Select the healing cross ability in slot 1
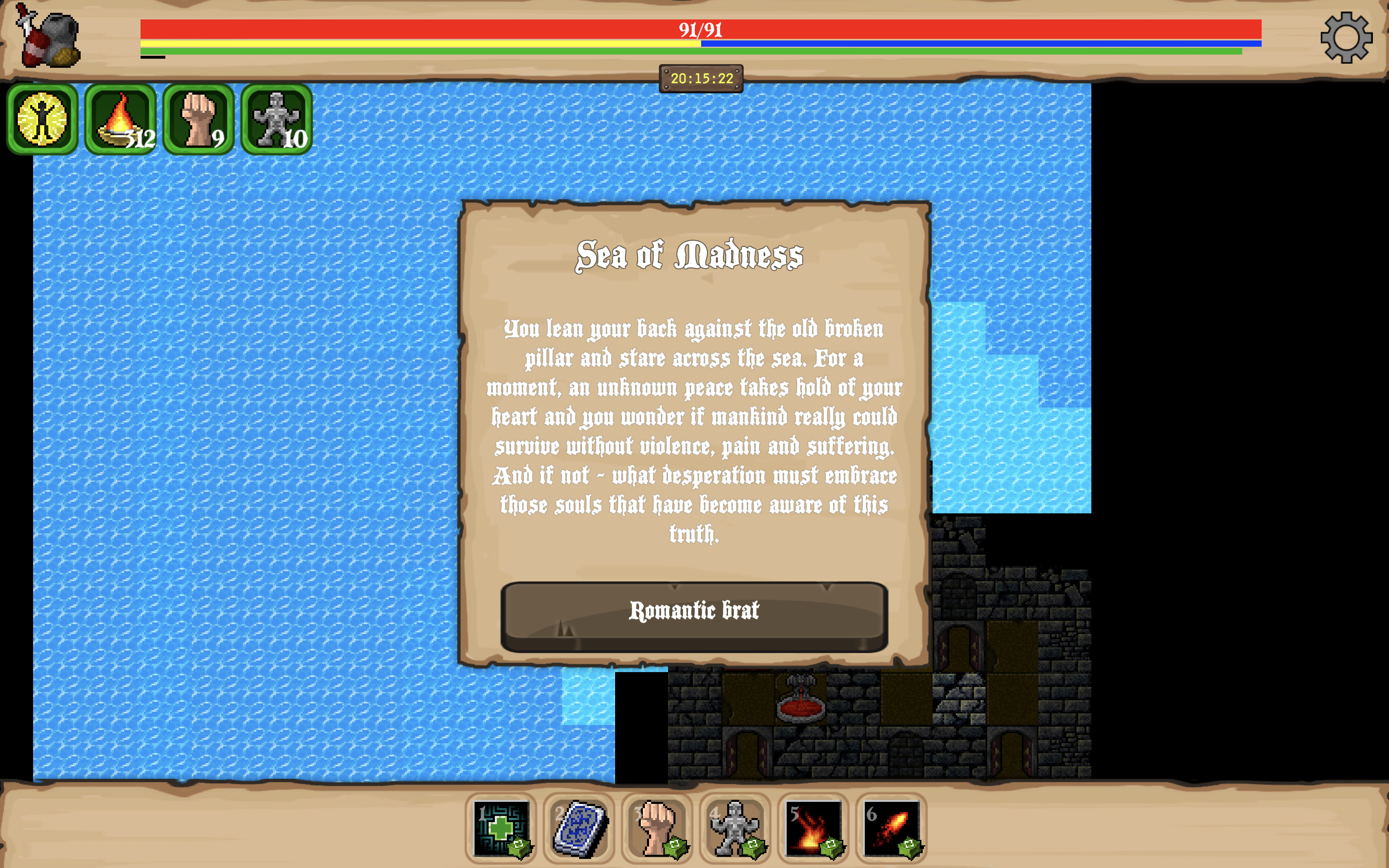The width and height of the screenshot is (1389, 868). tap(501, 827)
